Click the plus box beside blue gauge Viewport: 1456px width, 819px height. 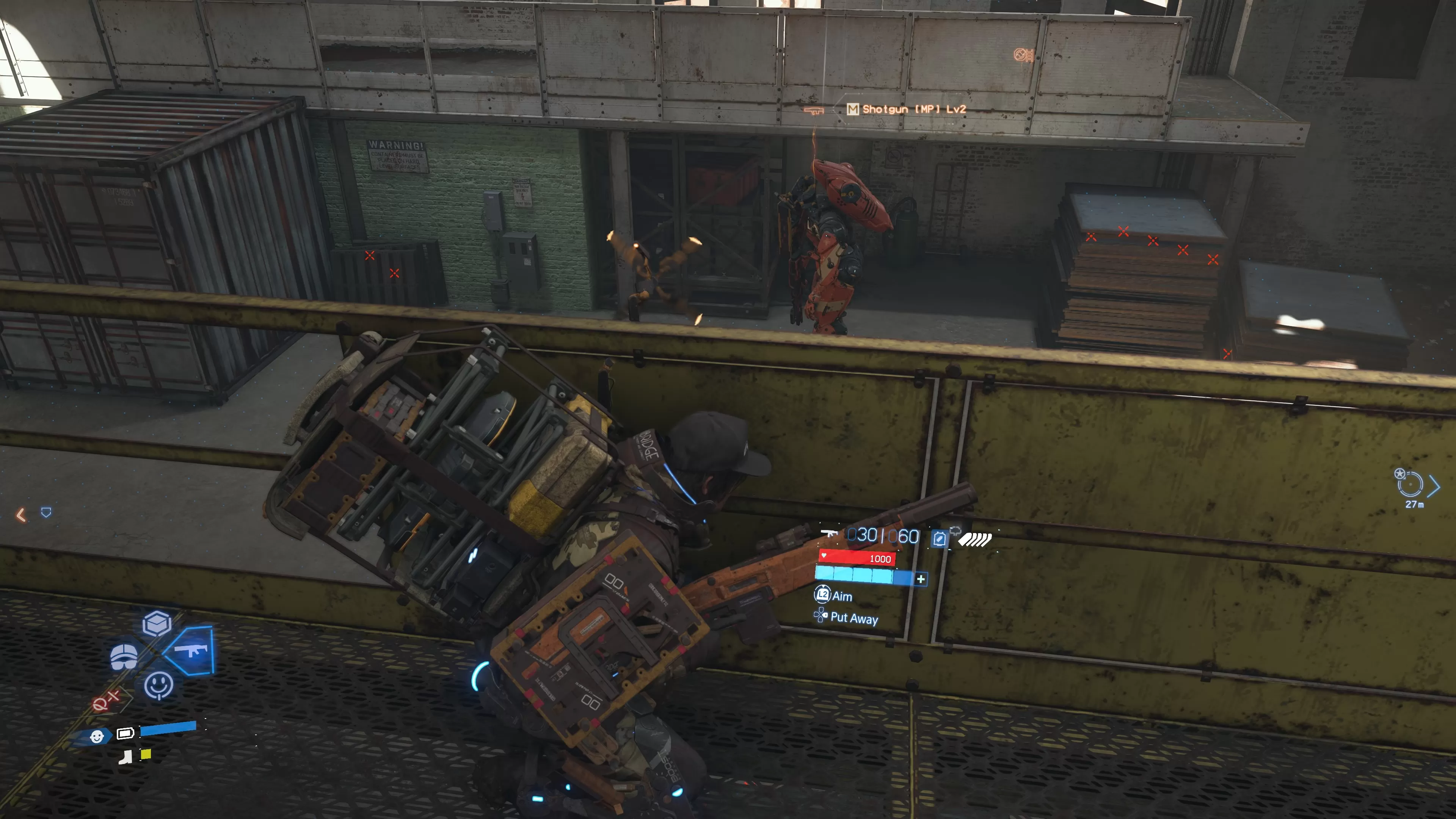pos(921,579)
